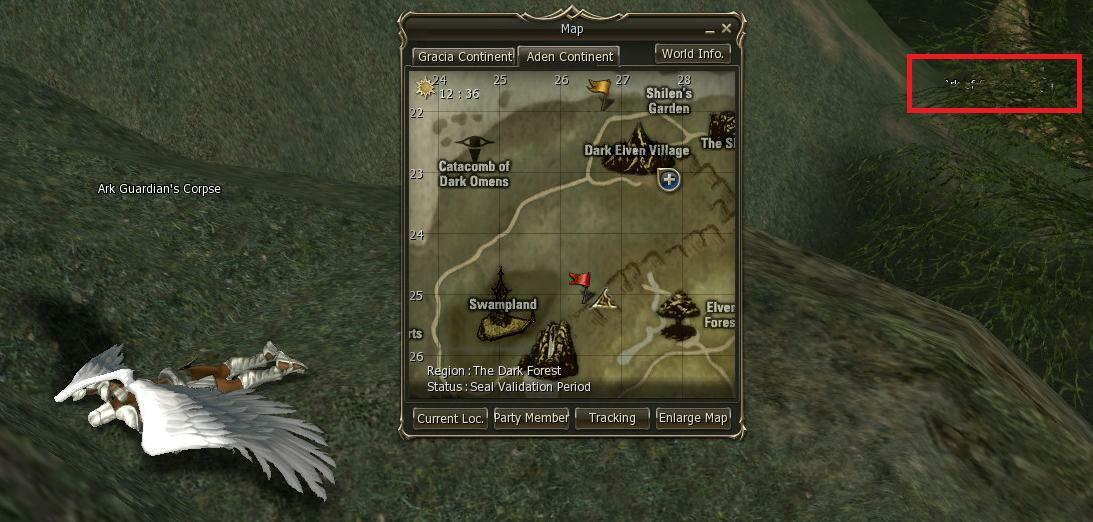Minimize the Map window
1093x522 pixels.
(x=711, y=30)
